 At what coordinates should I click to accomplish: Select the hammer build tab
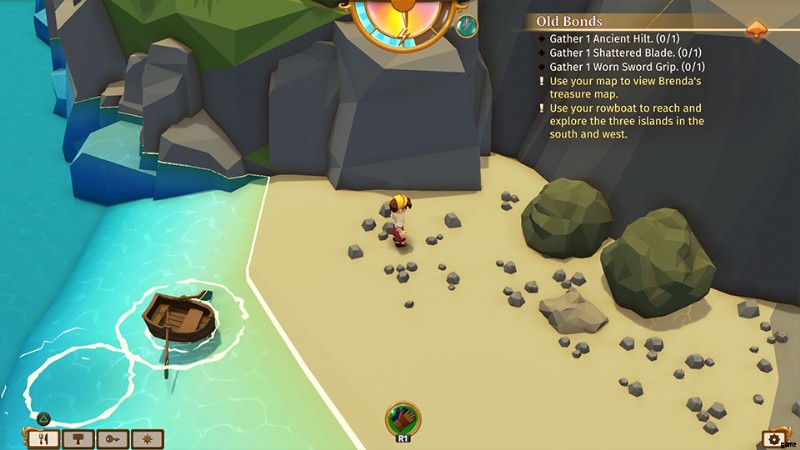(x=77, y=438)
